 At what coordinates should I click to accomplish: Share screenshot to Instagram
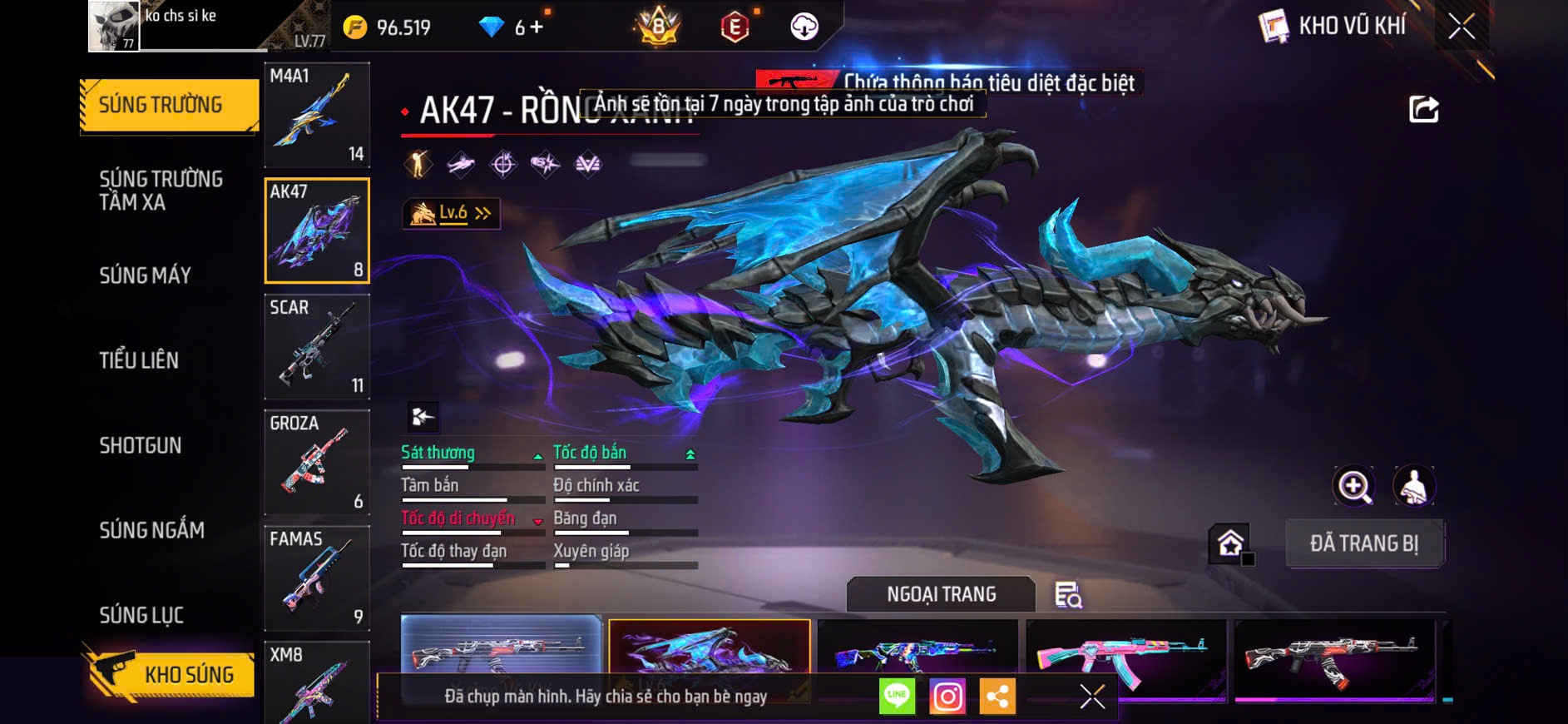click(x=947, y=696)
